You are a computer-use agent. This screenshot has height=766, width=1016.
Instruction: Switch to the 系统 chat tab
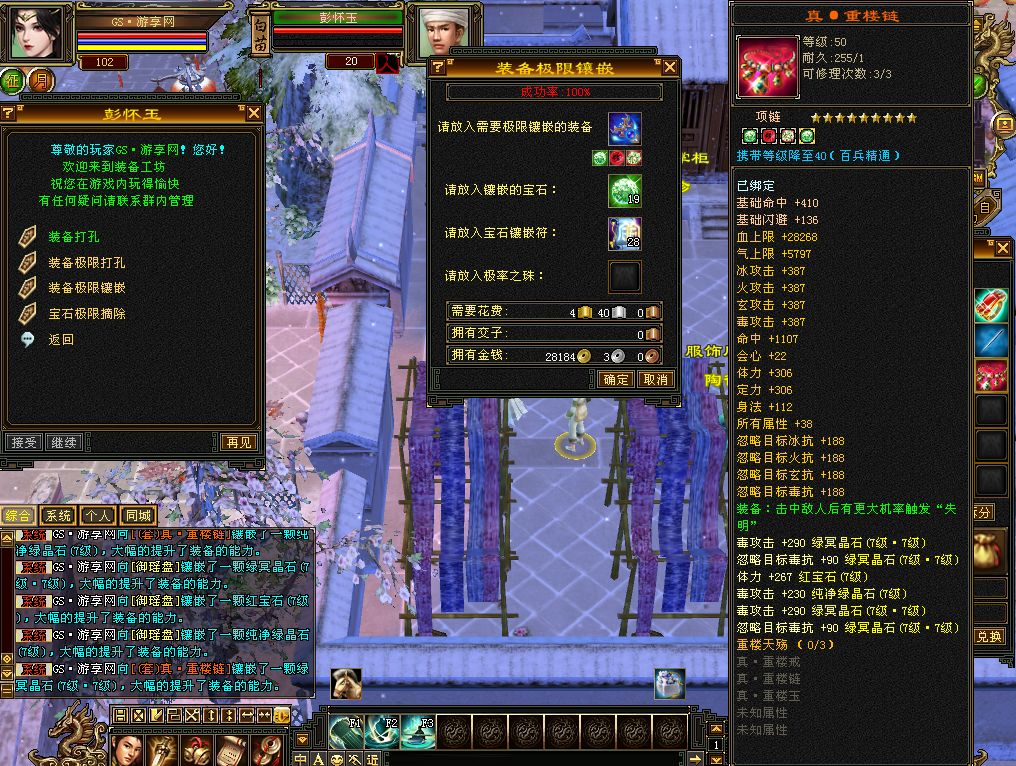[58, 516]
